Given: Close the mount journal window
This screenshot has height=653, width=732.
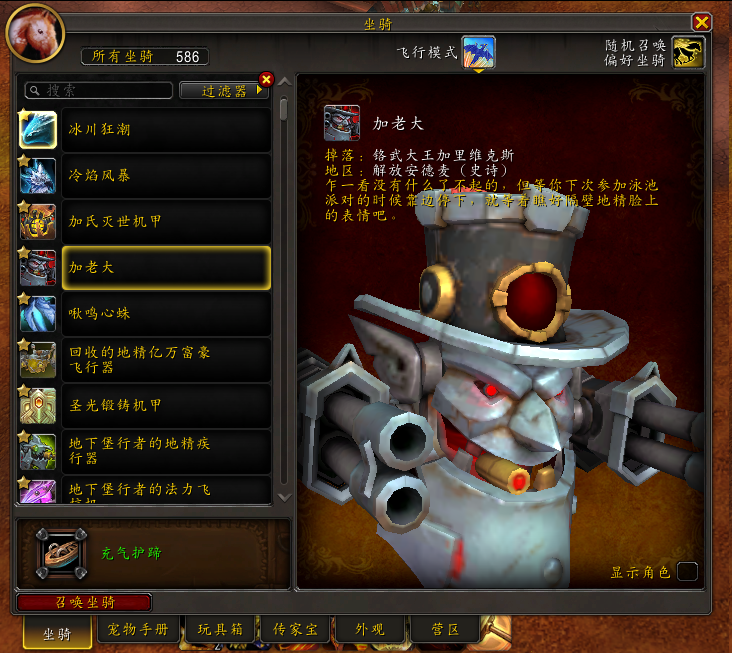Looking at the screenshot, I should click(702, 21).
